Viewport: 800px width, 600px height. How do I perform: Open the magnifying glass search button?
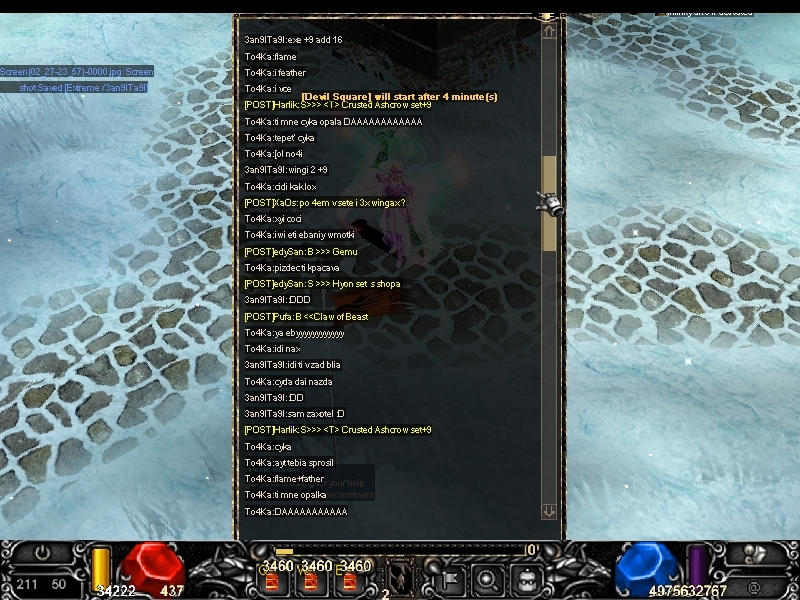click(x=488, y=578)
